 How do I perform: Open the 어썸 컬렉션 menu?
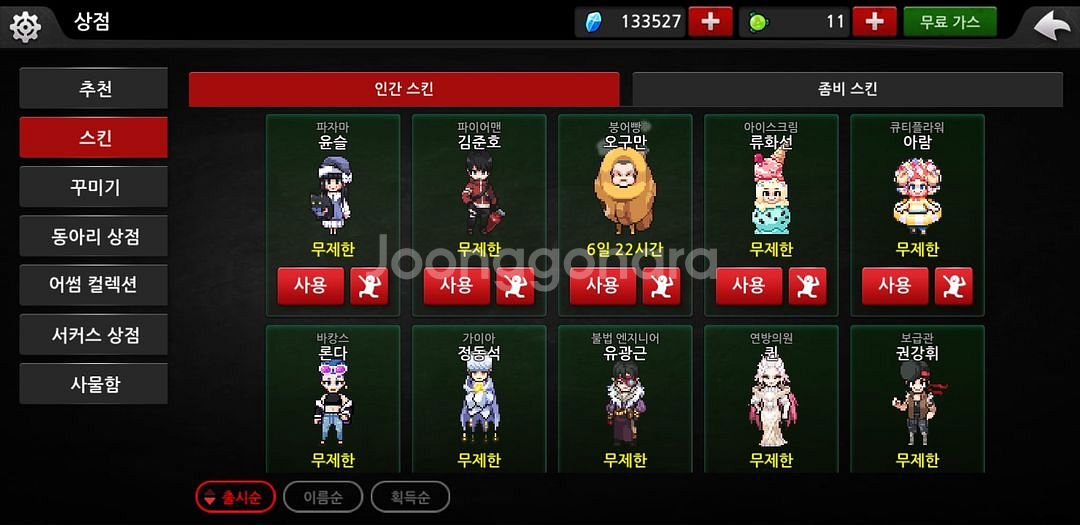(94, 285)
